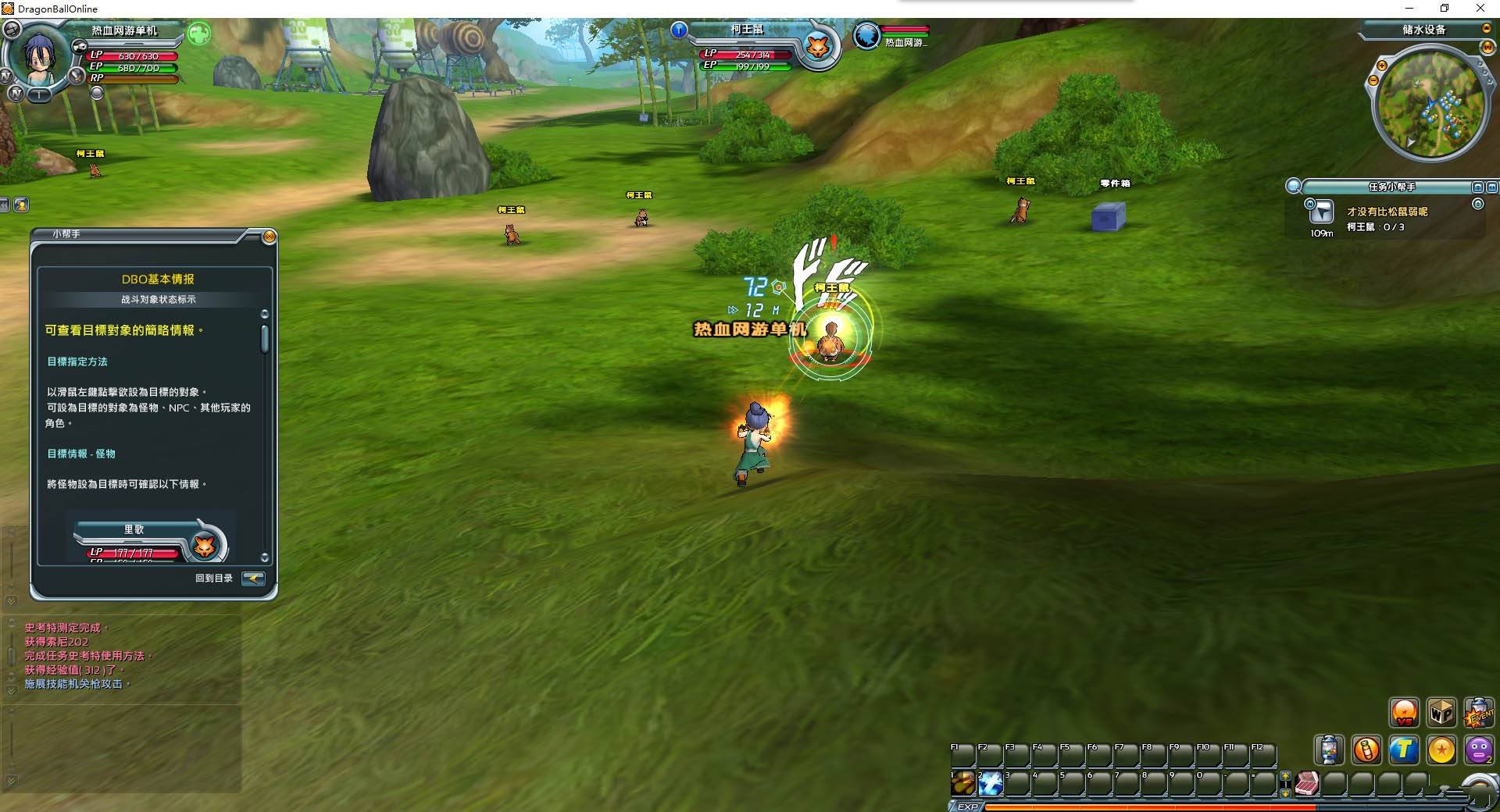Open the purple face emote icon
The width and height of the screenshot is (1500, 812).
(x=1479, y=750)
